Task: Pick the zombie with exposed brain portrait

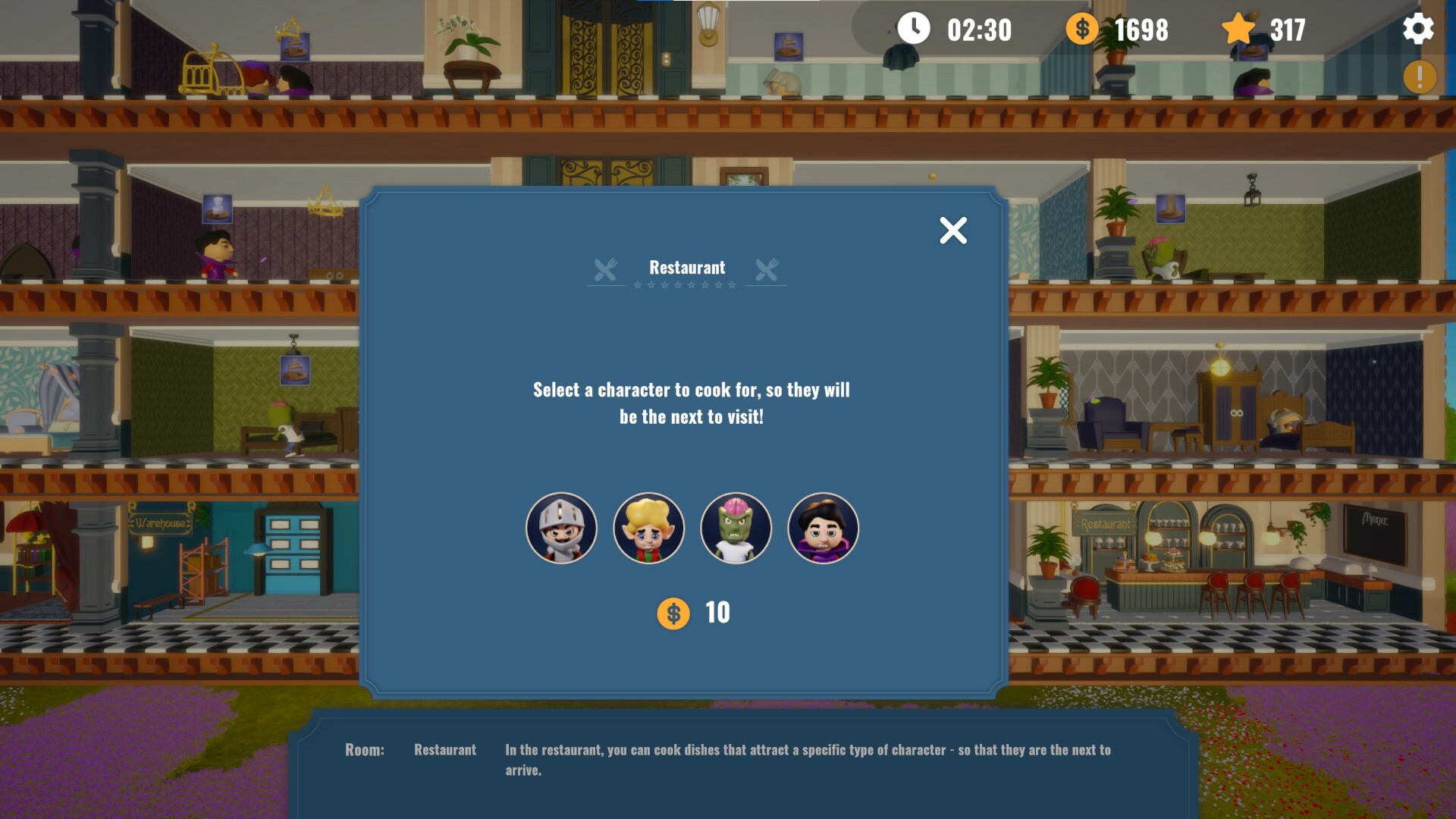Action: 736,528
